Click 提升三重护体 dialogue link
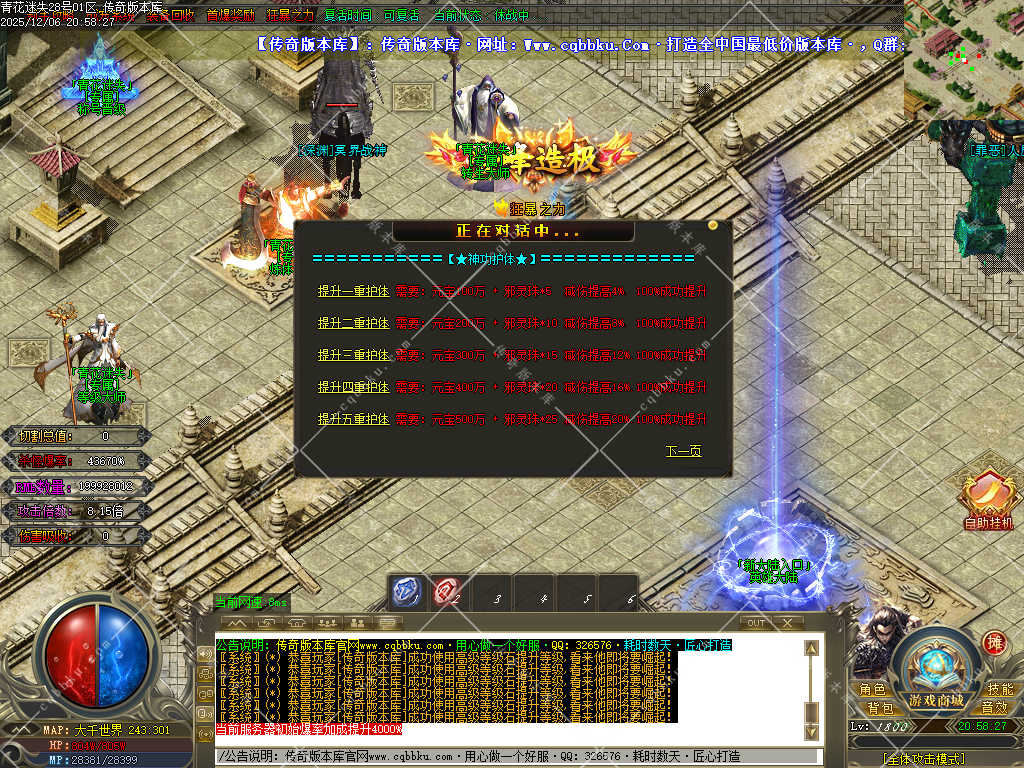Screen dimensions: 1024x768 coord(353,355)
